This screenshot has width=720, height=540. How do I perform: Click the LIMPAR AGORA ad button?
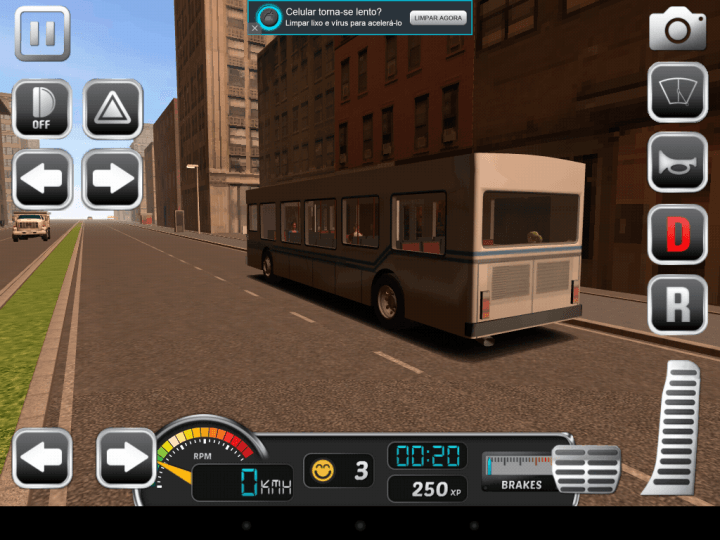tap(438, 19)
